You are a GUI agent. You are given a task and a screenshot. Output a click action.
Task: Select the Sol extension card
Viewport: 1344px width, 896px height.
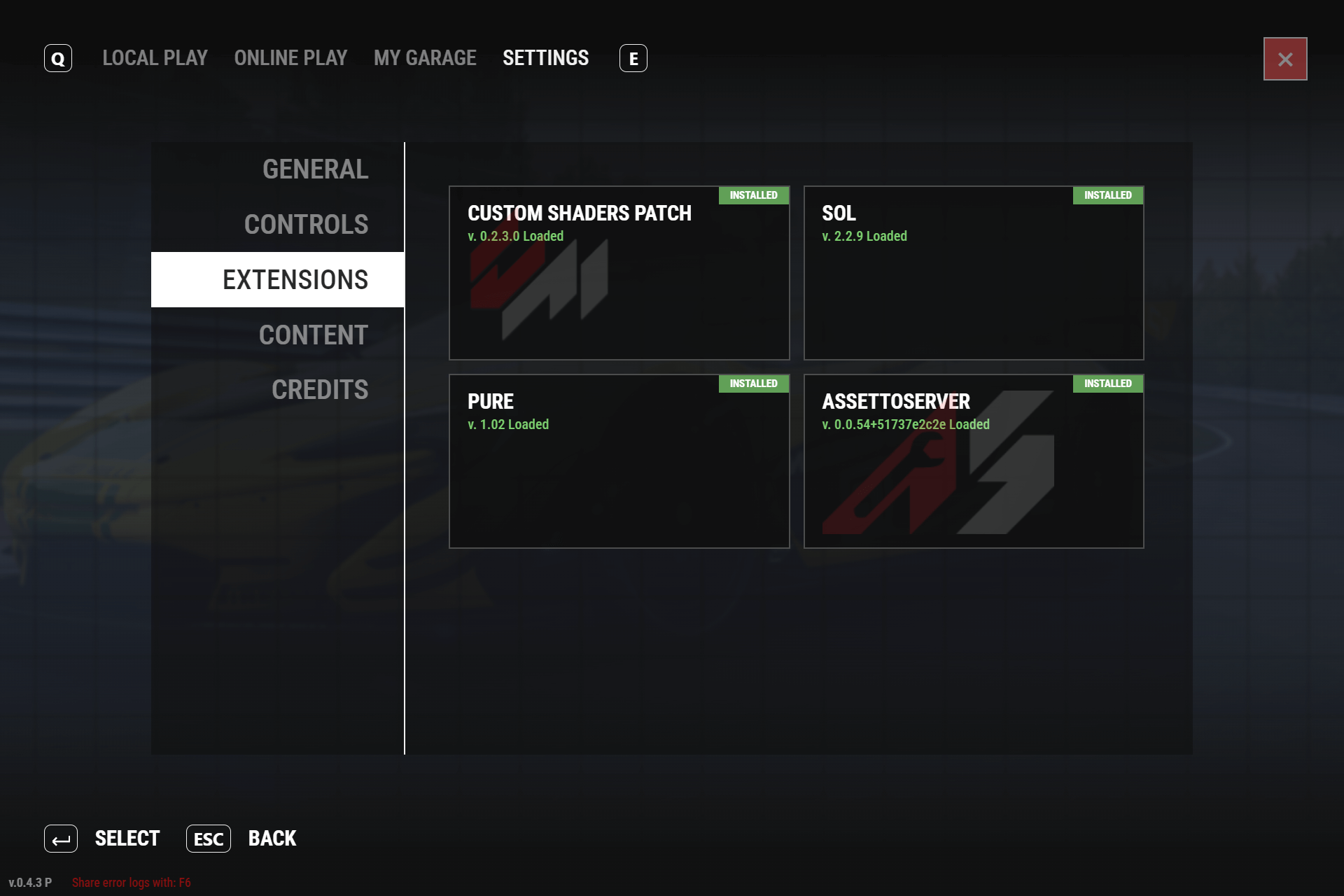[x=973, y=273]
